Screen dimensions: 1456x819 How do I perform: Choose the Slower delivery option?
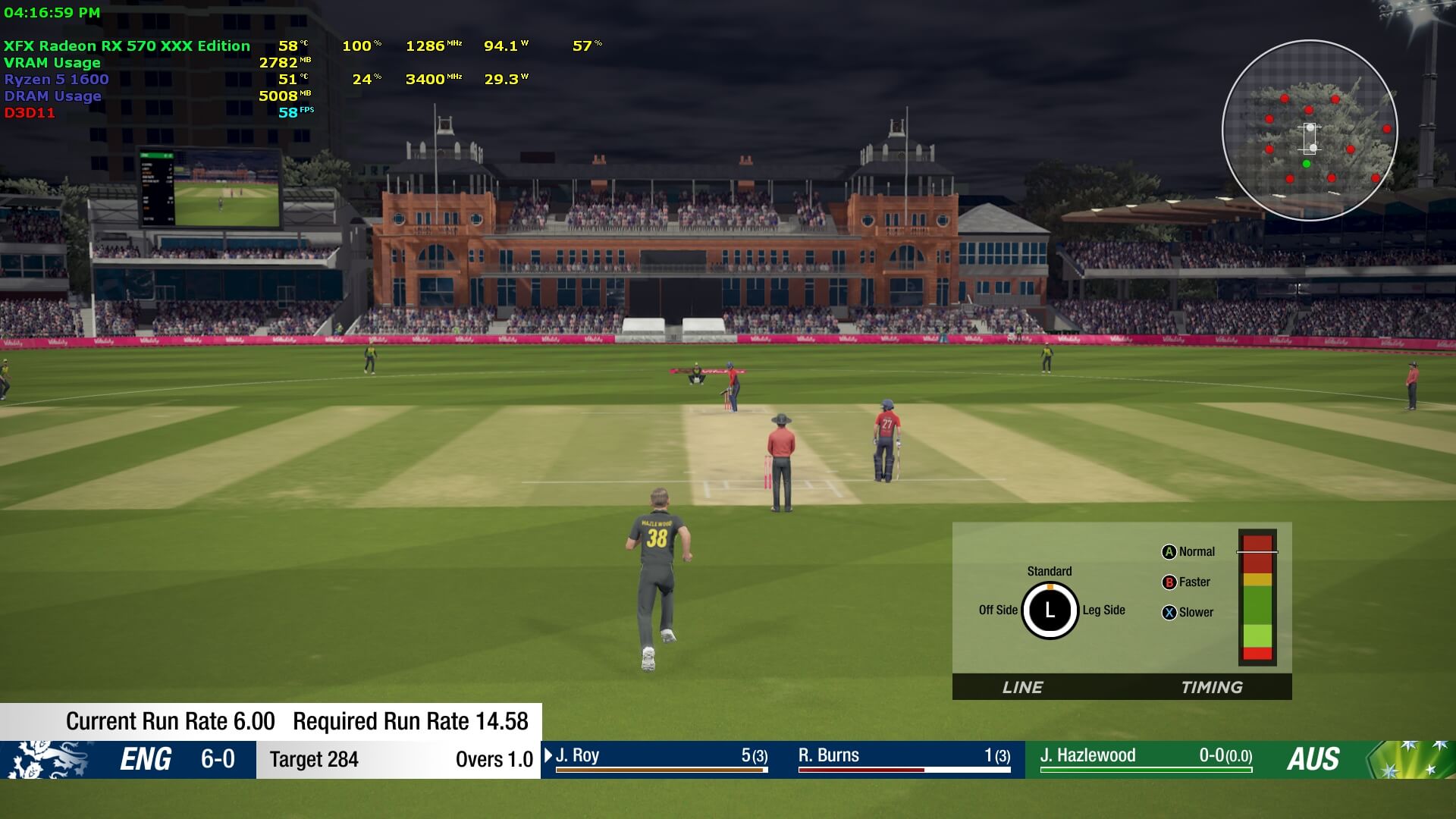click(x=1188, y=613)
